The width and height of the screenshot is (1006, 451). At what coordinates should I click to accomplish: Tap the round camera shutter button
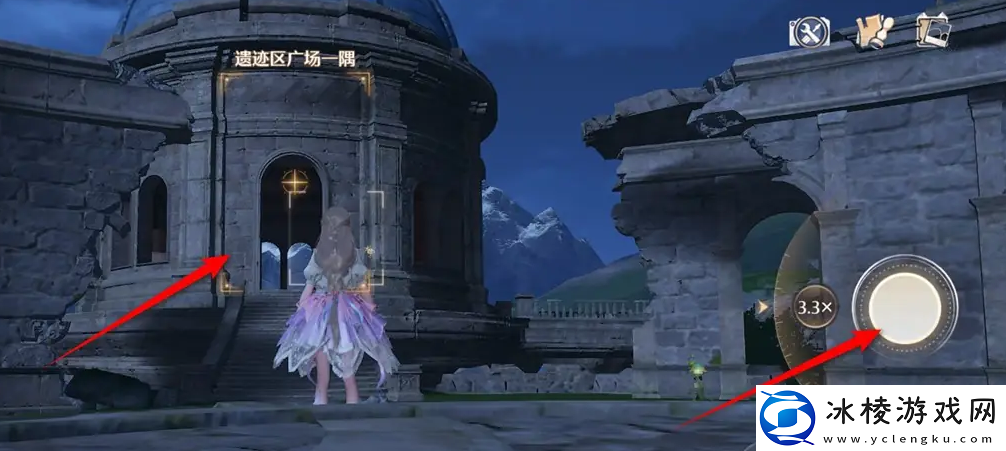(x=904, y=304)
